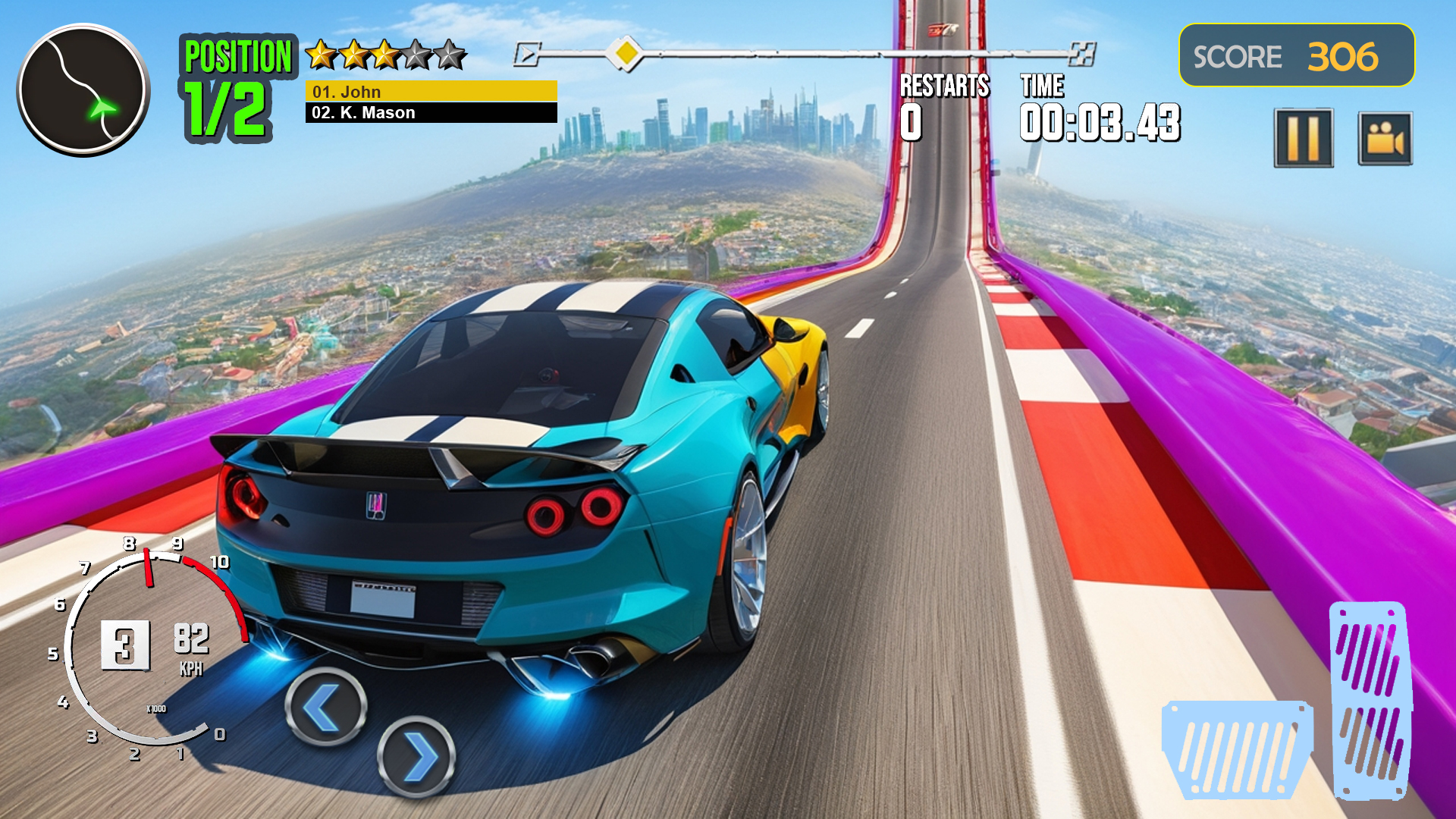1456x819 pixels.
Task: Click the race progress marker
Action: click(626, 53)
